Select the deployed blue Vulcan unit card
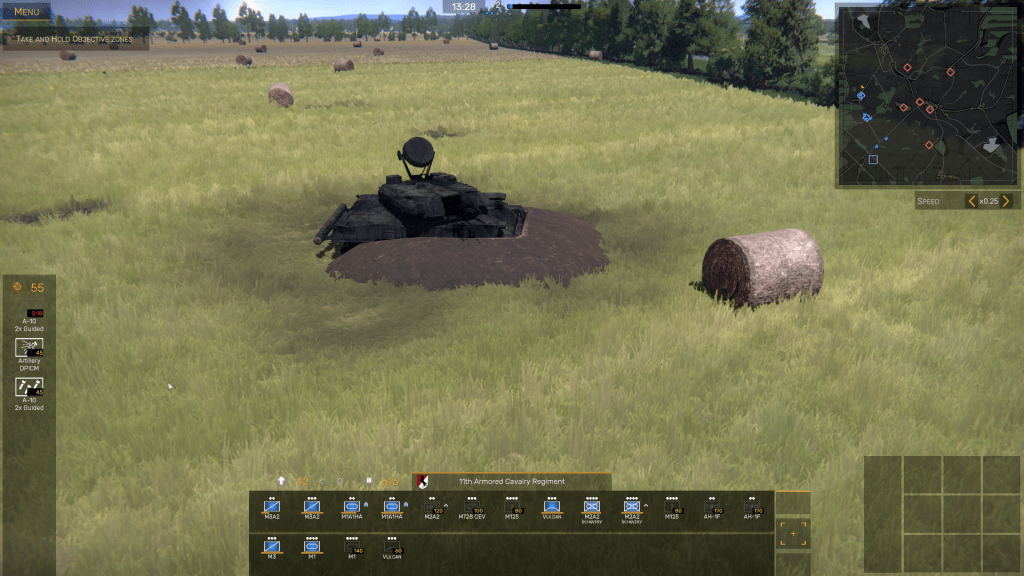 tap(551, 509)
